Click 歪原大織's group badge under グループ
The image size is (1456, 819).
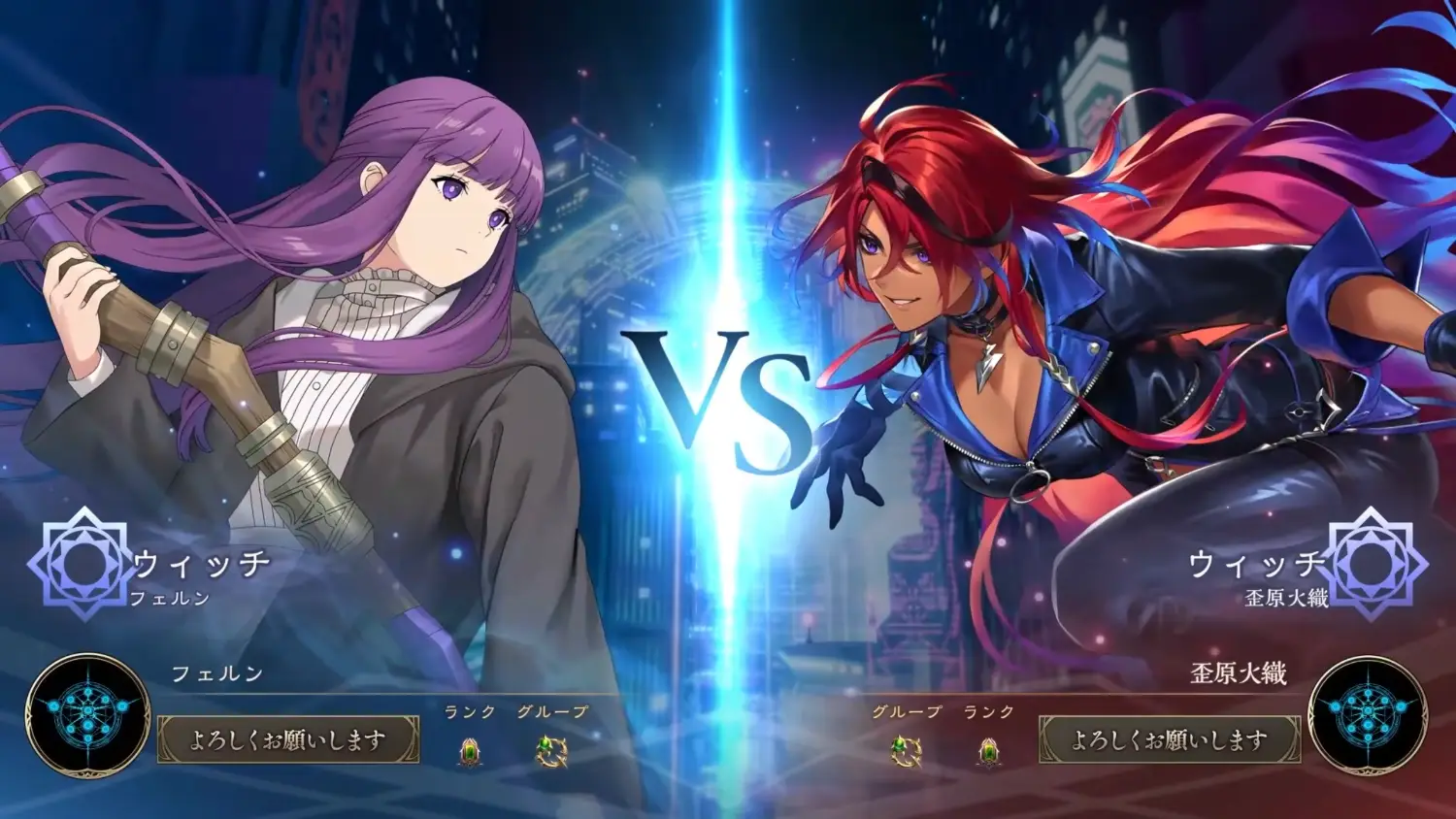tap(906, 752)
